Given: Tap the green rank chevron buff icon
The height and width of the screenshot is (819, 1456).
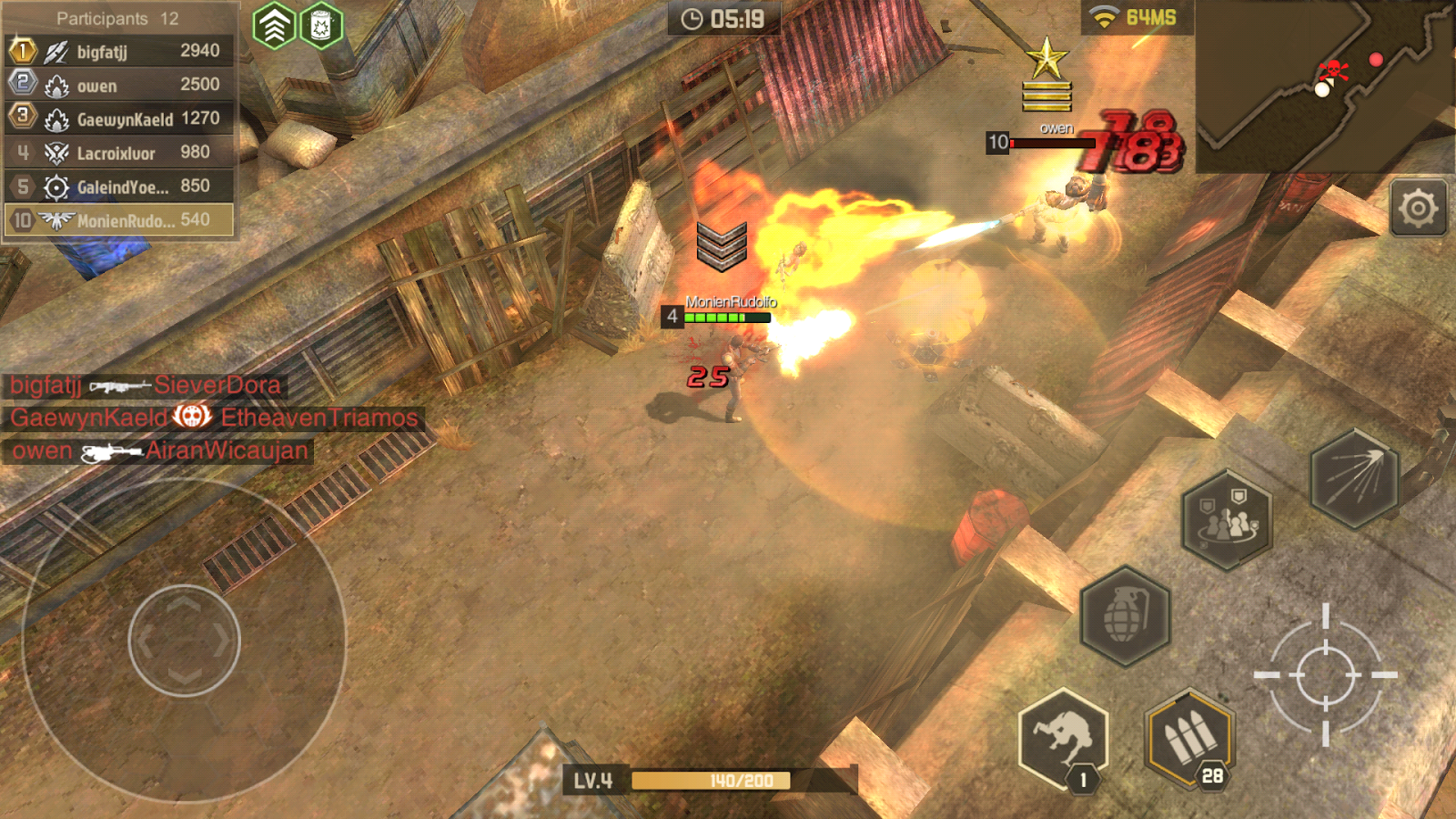Looking at the screenshot, I should coord(274,25).
